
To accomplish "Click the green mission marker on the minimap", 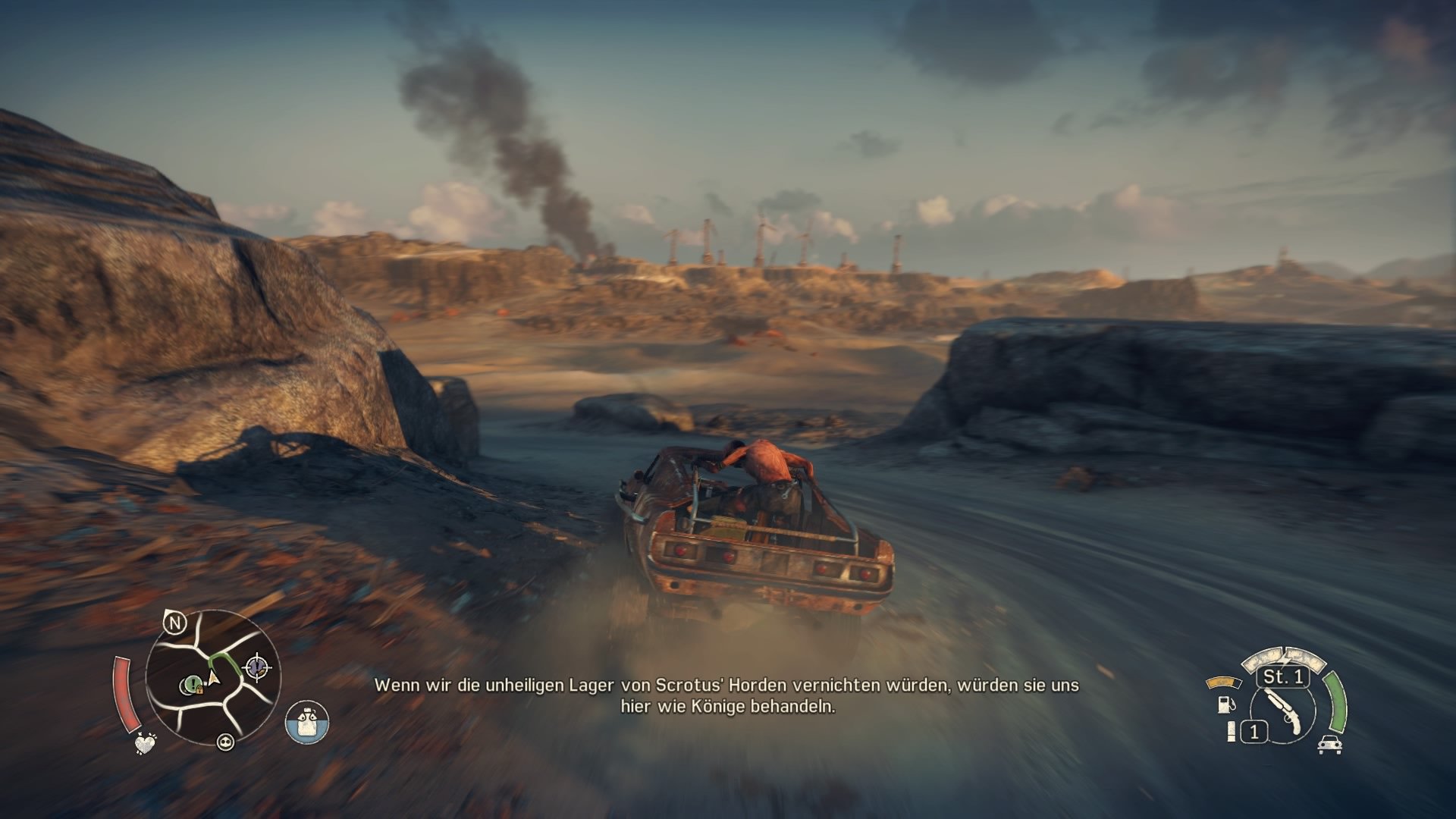I will (193, 683).
